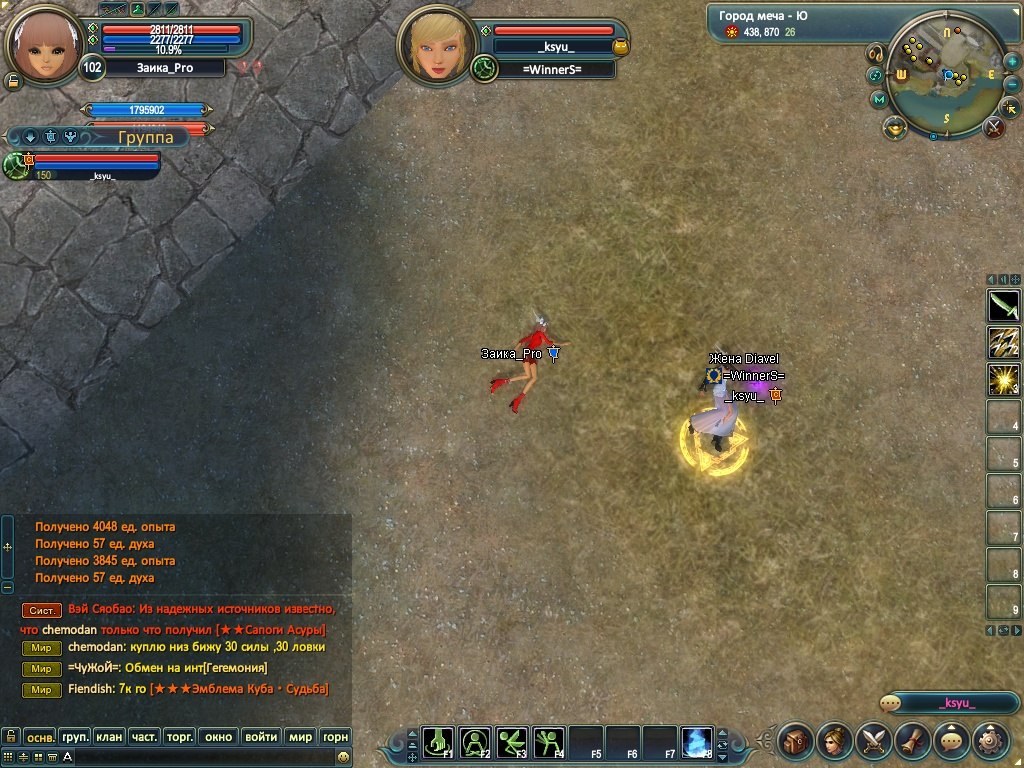This screenshot has height=768, width=1024.
Task: Open the «клан» chat tab
Action: coord(109,737)
